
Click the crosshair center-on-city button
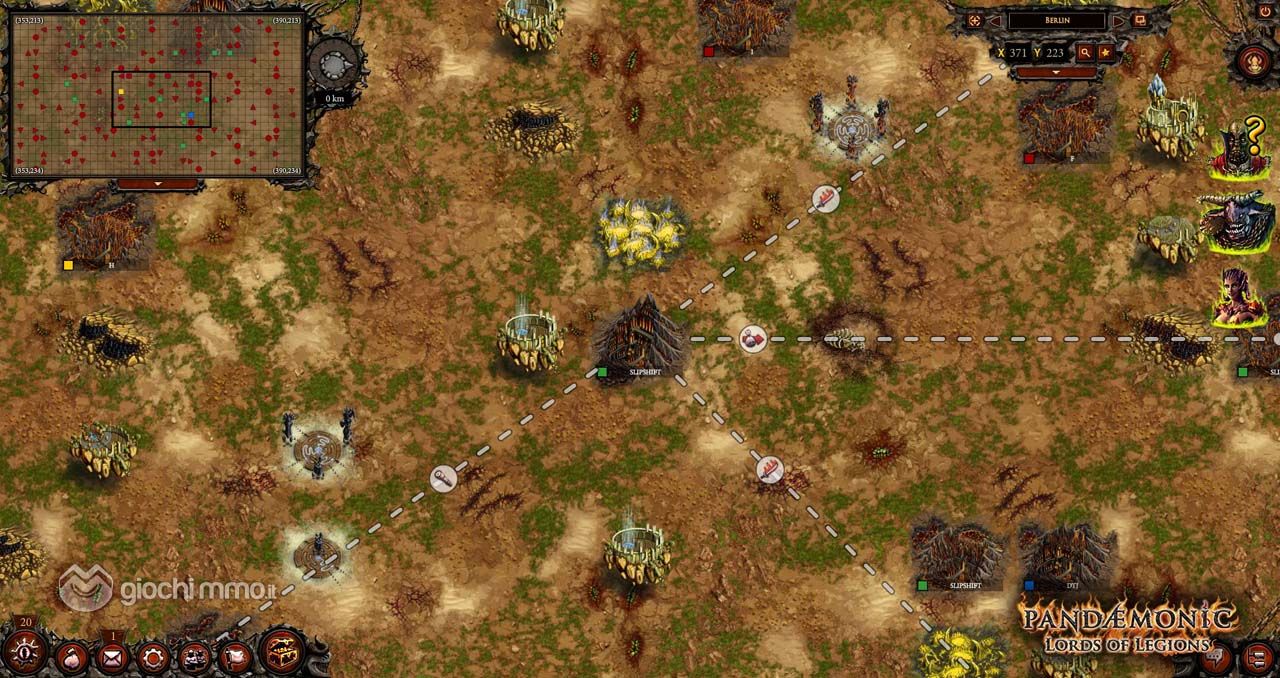tap(974, 21)
